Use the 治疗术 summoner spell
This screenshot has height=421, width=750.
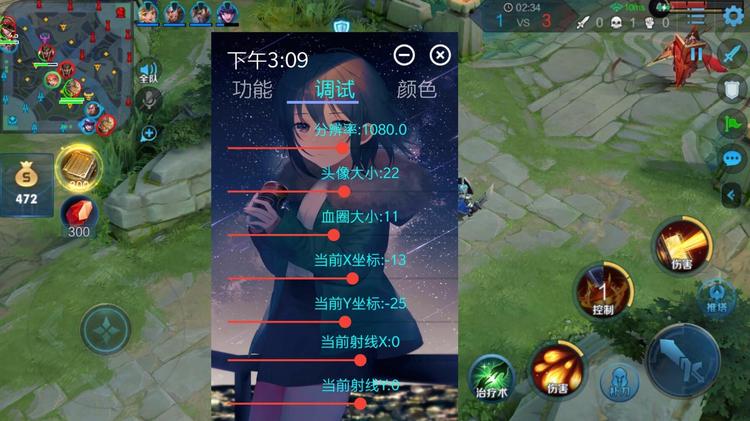[491, 376]
